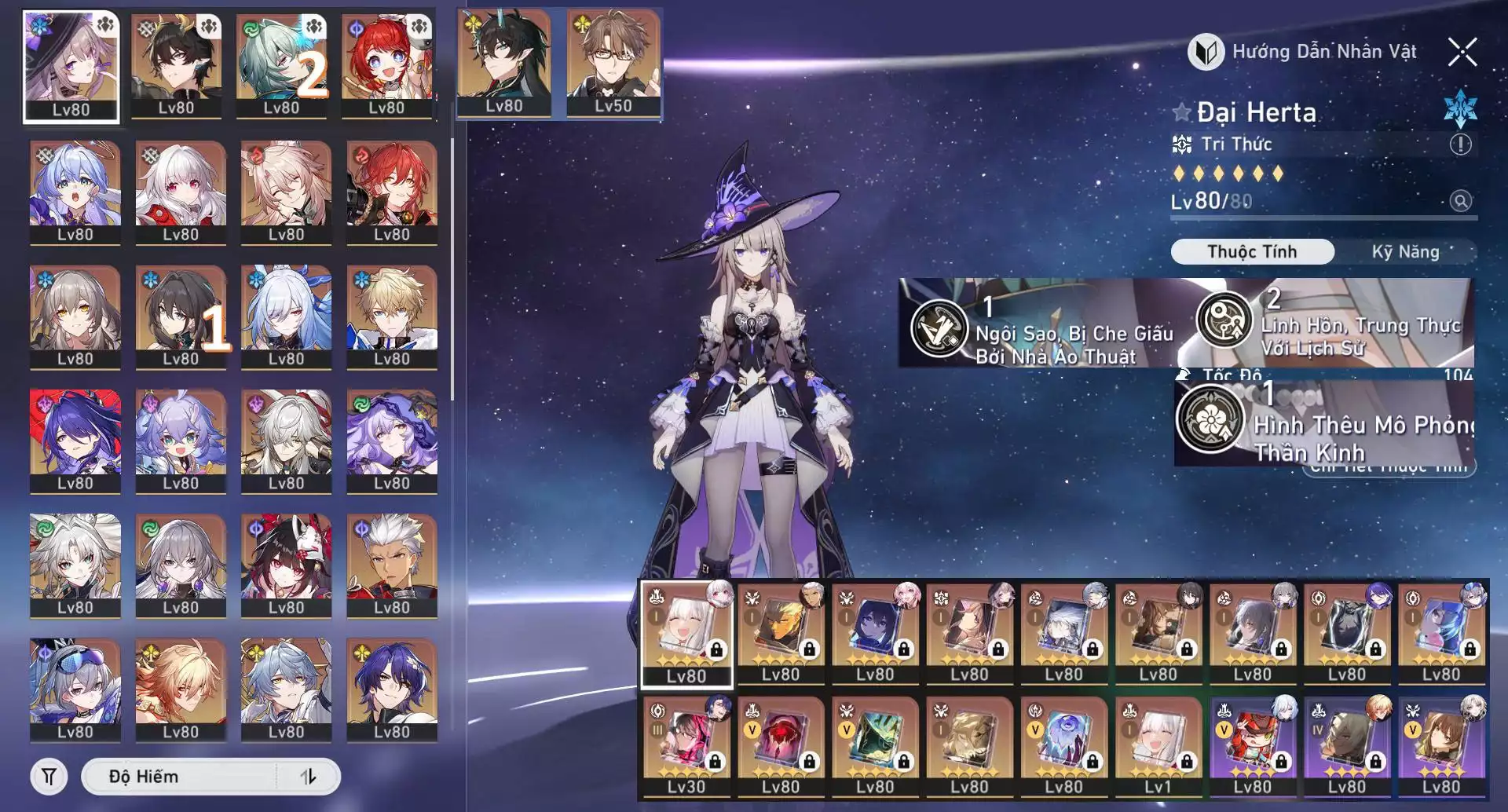Select the Lv30 light cone
The width and height of the screenshot is (1508, 812).
pos(686,746)
